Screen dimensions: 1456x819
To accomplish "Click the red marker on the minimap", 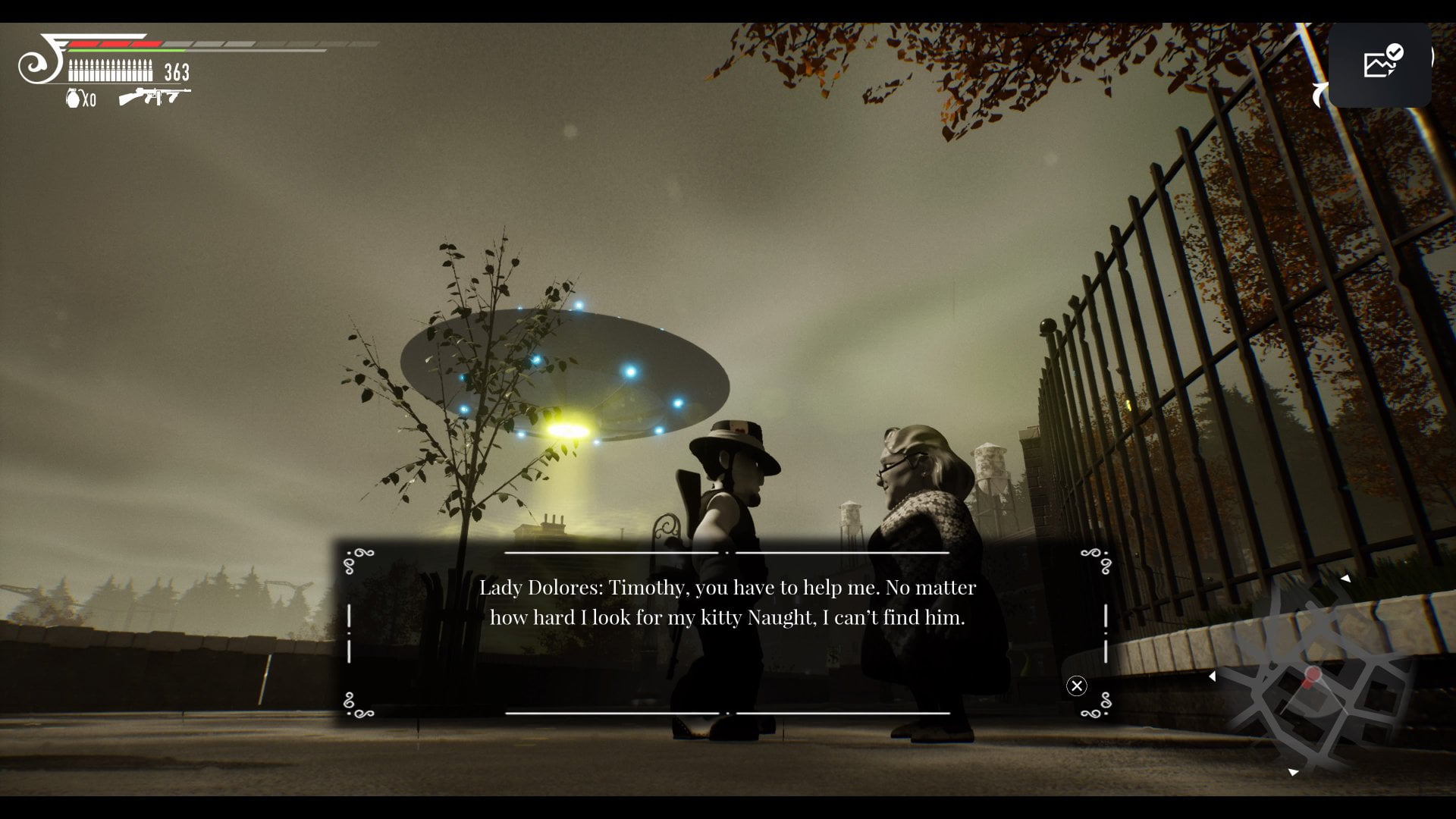I will pos(1313,674).
